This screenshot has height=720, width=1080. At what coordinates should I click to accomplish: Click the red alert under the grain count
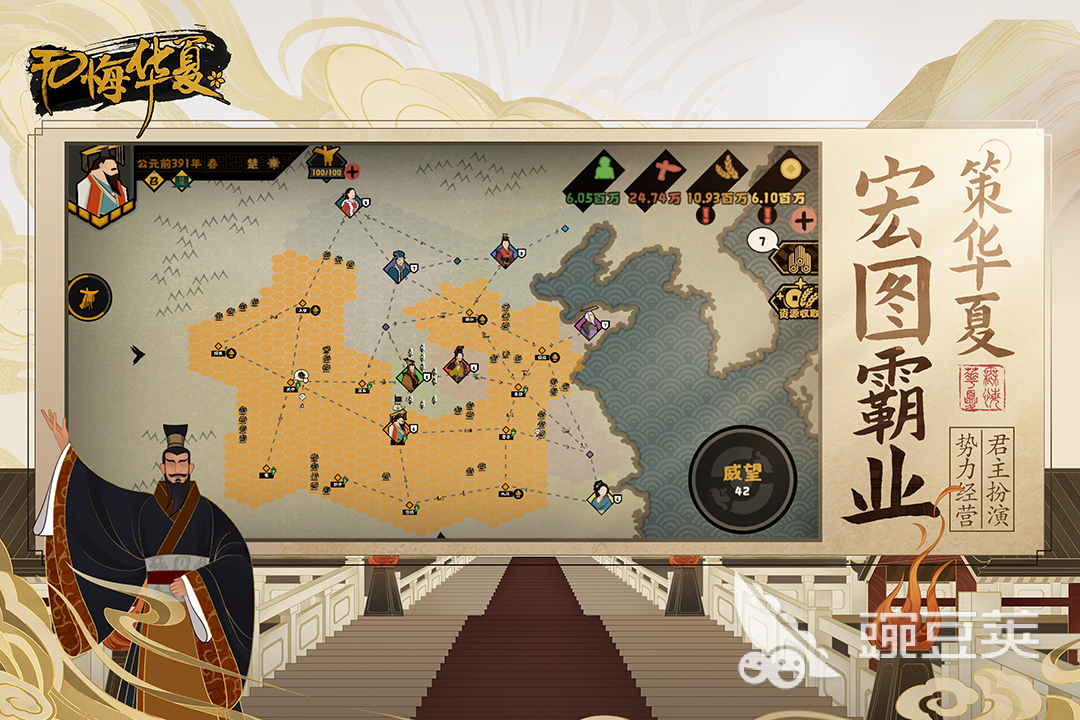pyautogui.click(x=707, y=216)
